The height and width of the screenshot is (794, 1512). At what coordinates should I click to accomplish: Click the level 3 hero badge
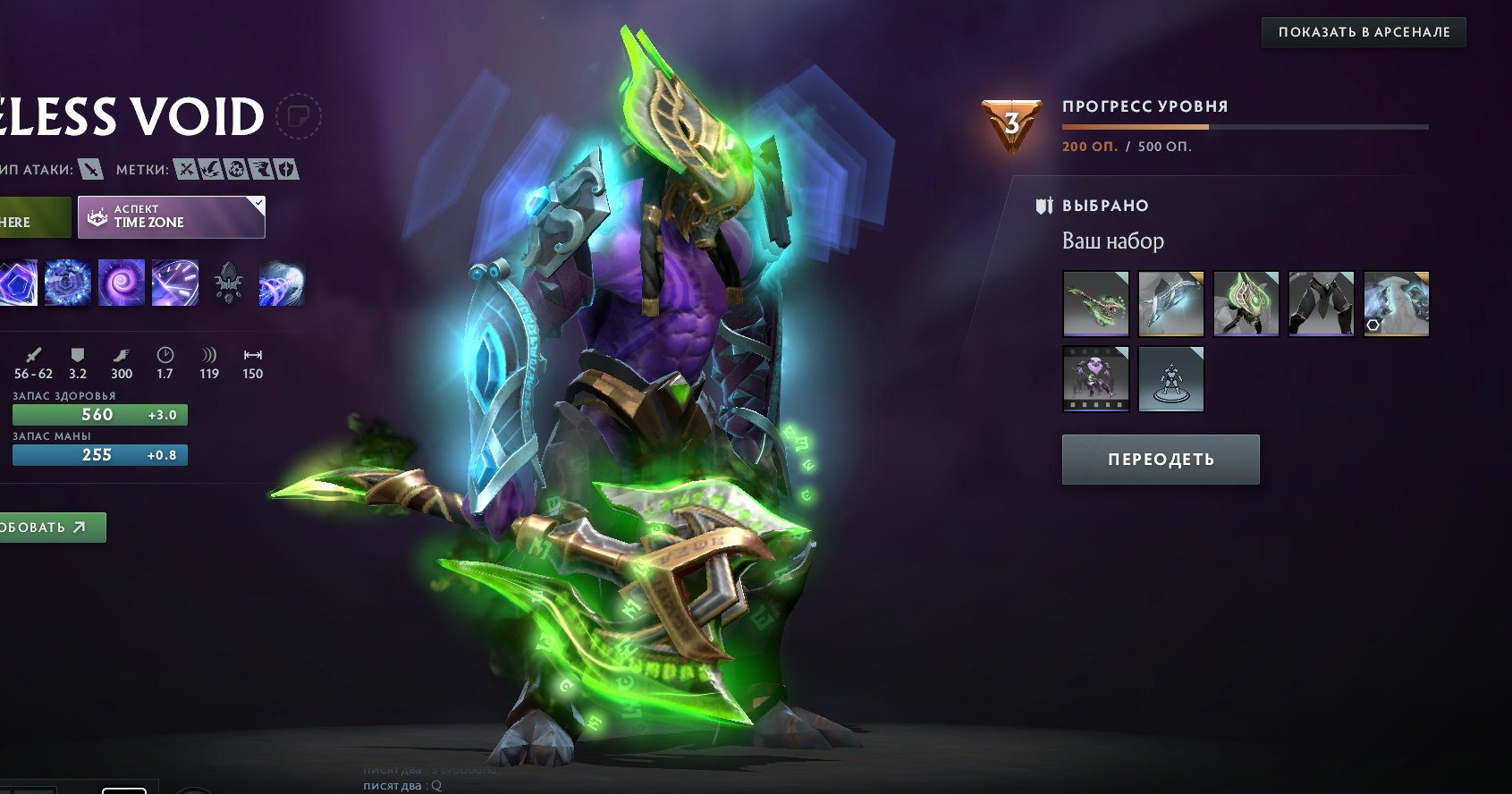[1011, 124]
